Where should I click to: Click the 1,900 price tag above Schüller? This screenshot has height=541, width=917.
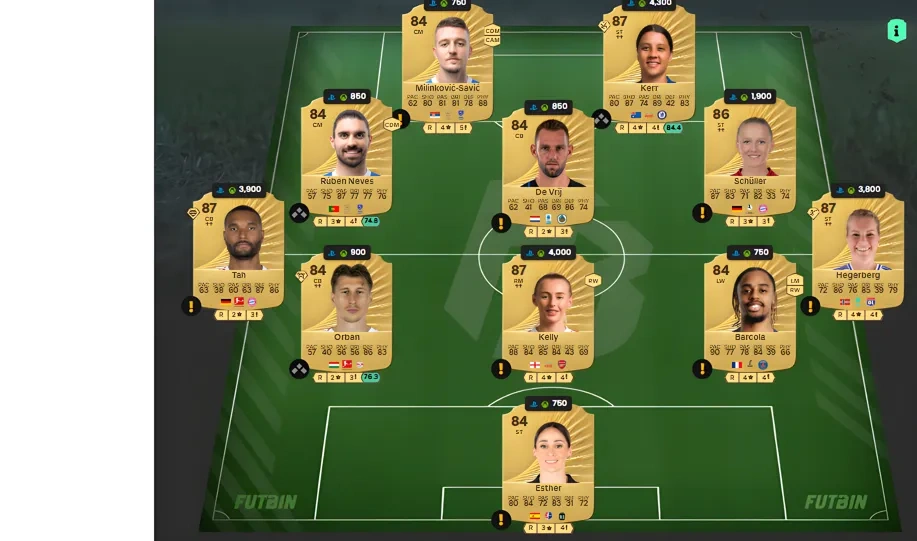pyautogui.click(x=750, y=97)
